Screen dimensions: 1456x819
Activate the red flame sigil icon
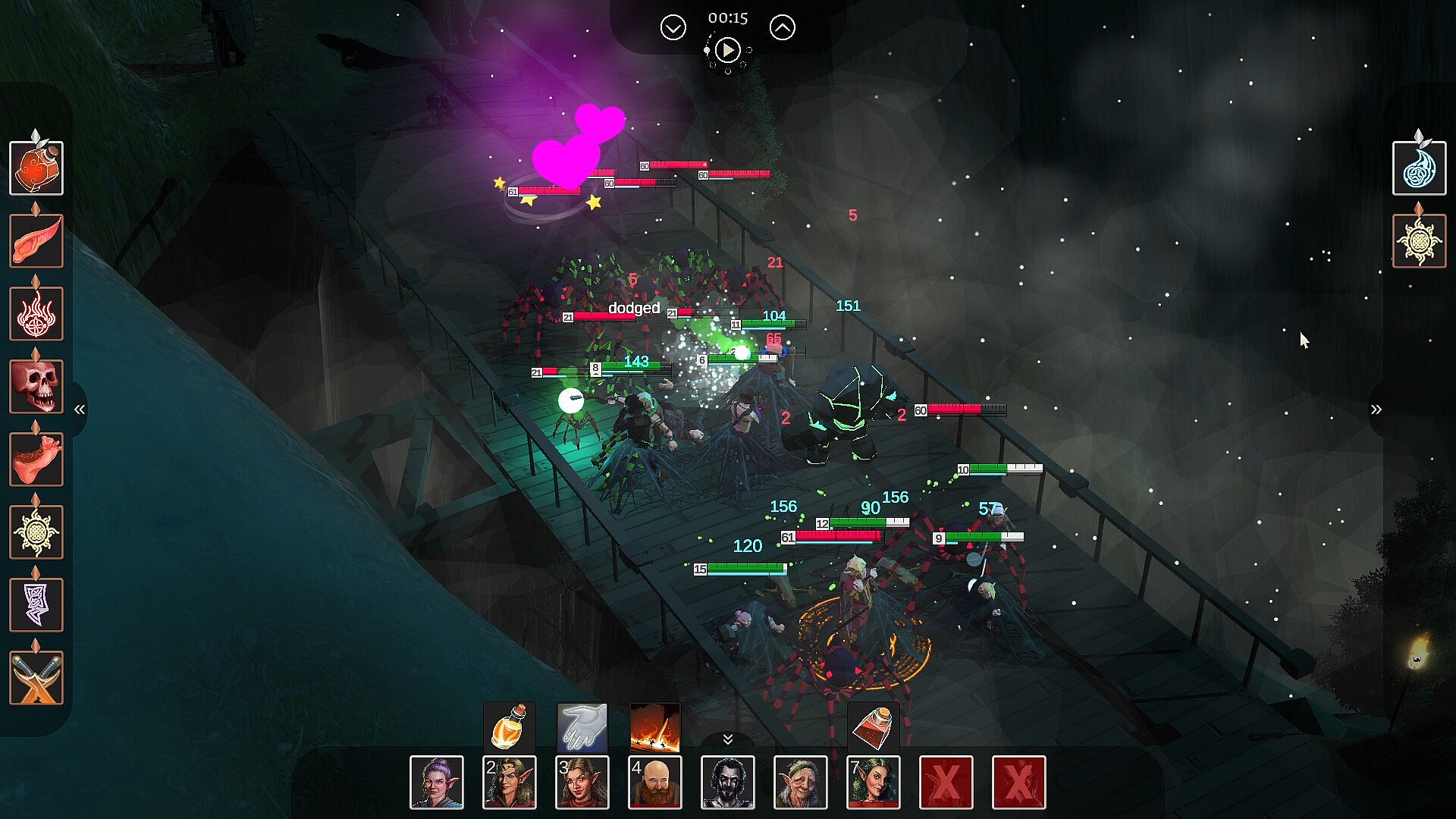(x=36, y=314)
